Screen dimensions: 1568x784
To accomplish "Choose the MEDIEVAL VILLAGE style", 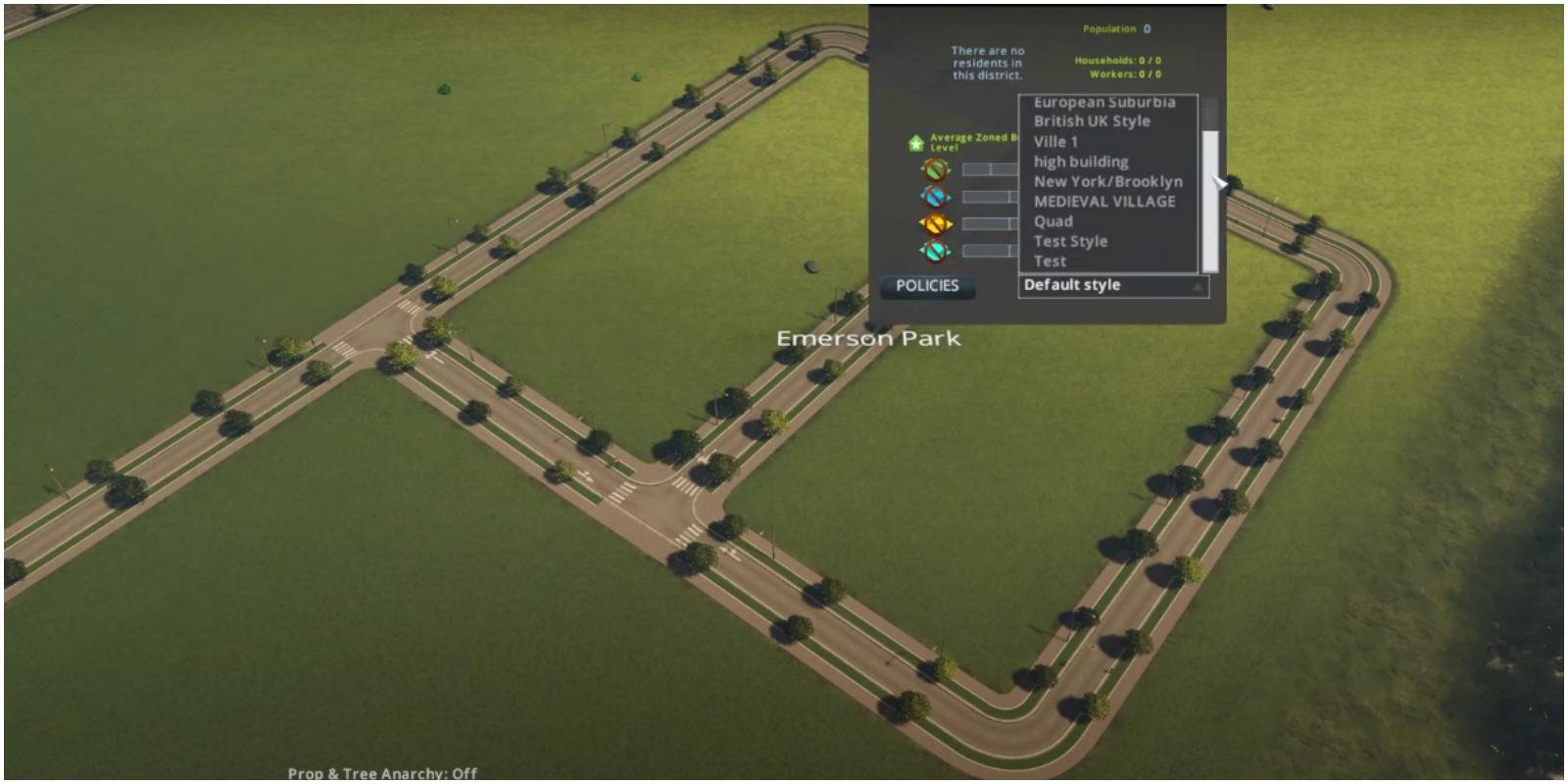I will pyautogui.click(x=1103, y=202).
